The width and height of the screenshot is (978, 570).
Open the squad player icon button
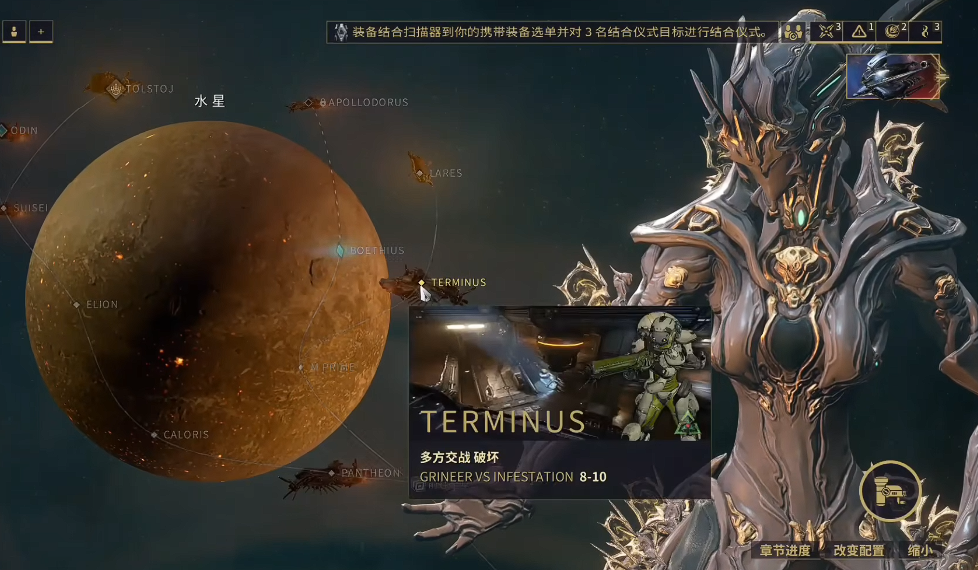click(x=15, y=32)
